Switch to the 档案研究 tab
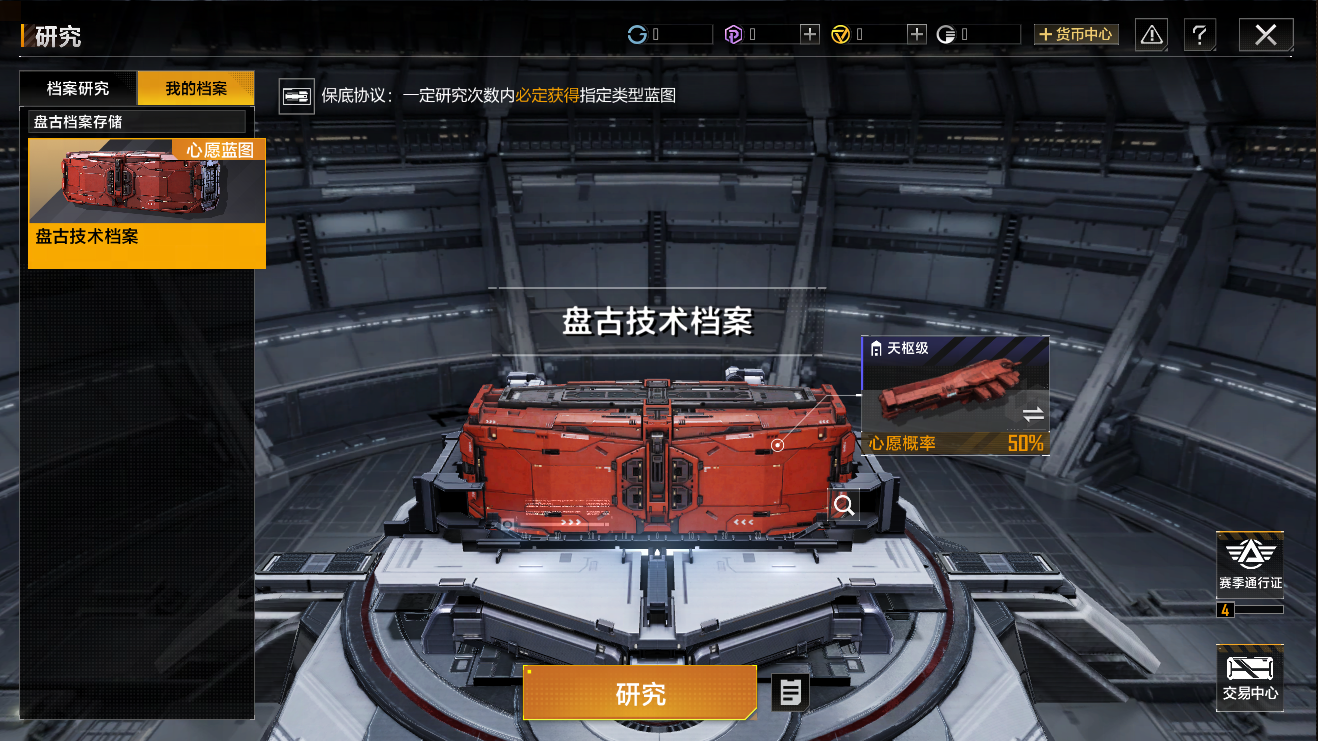 coord(78,89)
